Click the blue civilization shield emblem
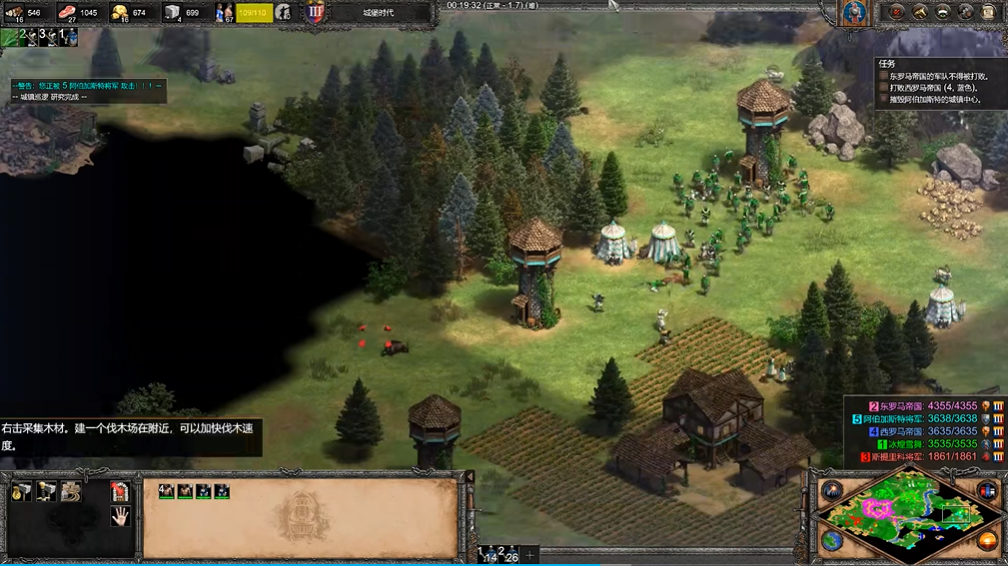Screen dimensions: 1008x566 coord(316,12)
